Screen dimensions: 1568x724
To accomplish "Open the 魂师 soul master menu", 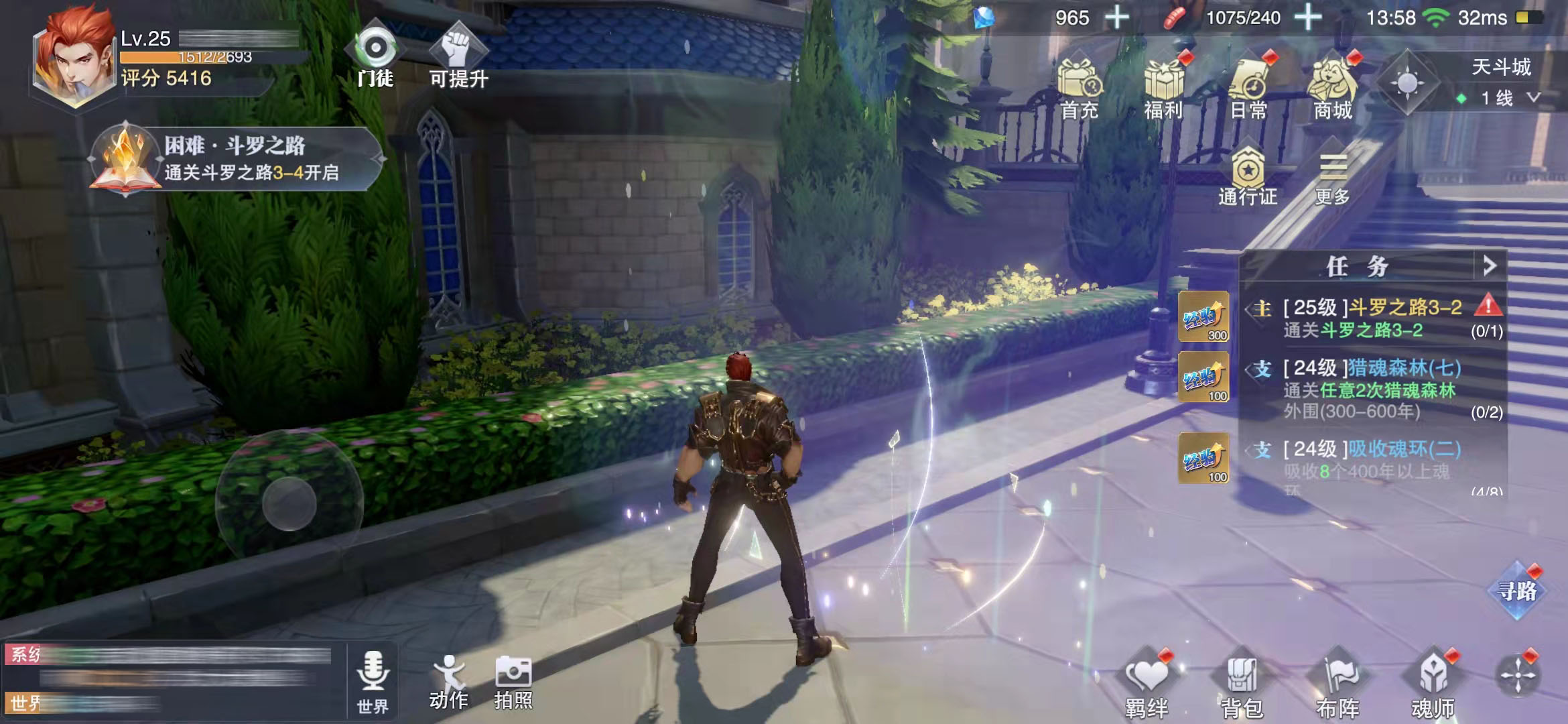I will point(1433,685).
